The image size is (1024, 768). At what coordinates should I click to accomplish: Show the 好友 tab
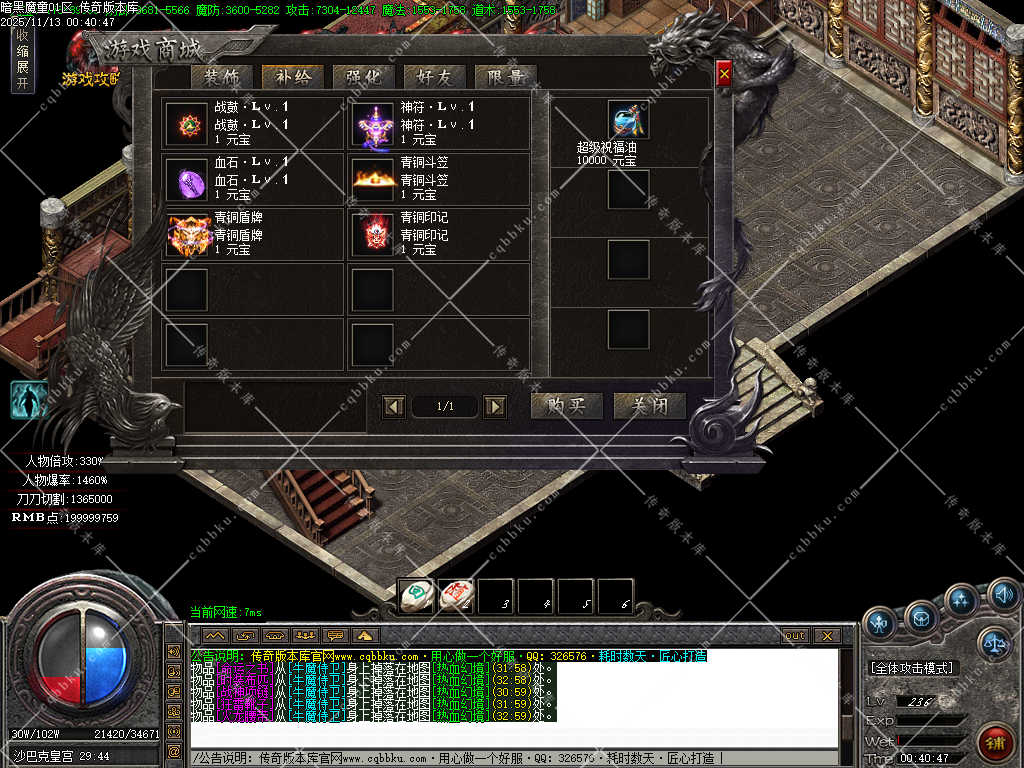(434, 78)
